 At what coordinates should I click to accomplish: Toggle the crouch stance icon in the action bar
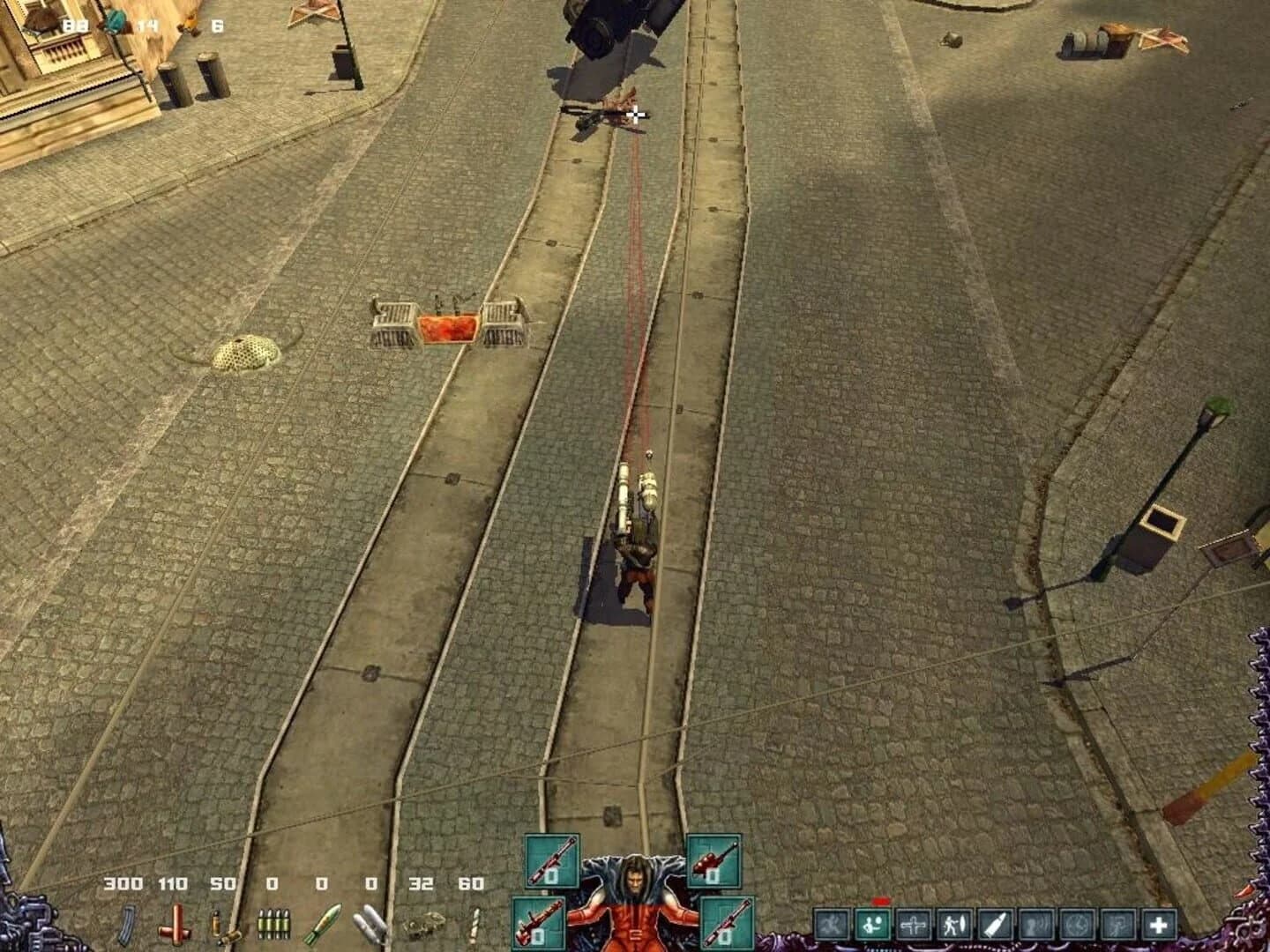coord(873,925)
